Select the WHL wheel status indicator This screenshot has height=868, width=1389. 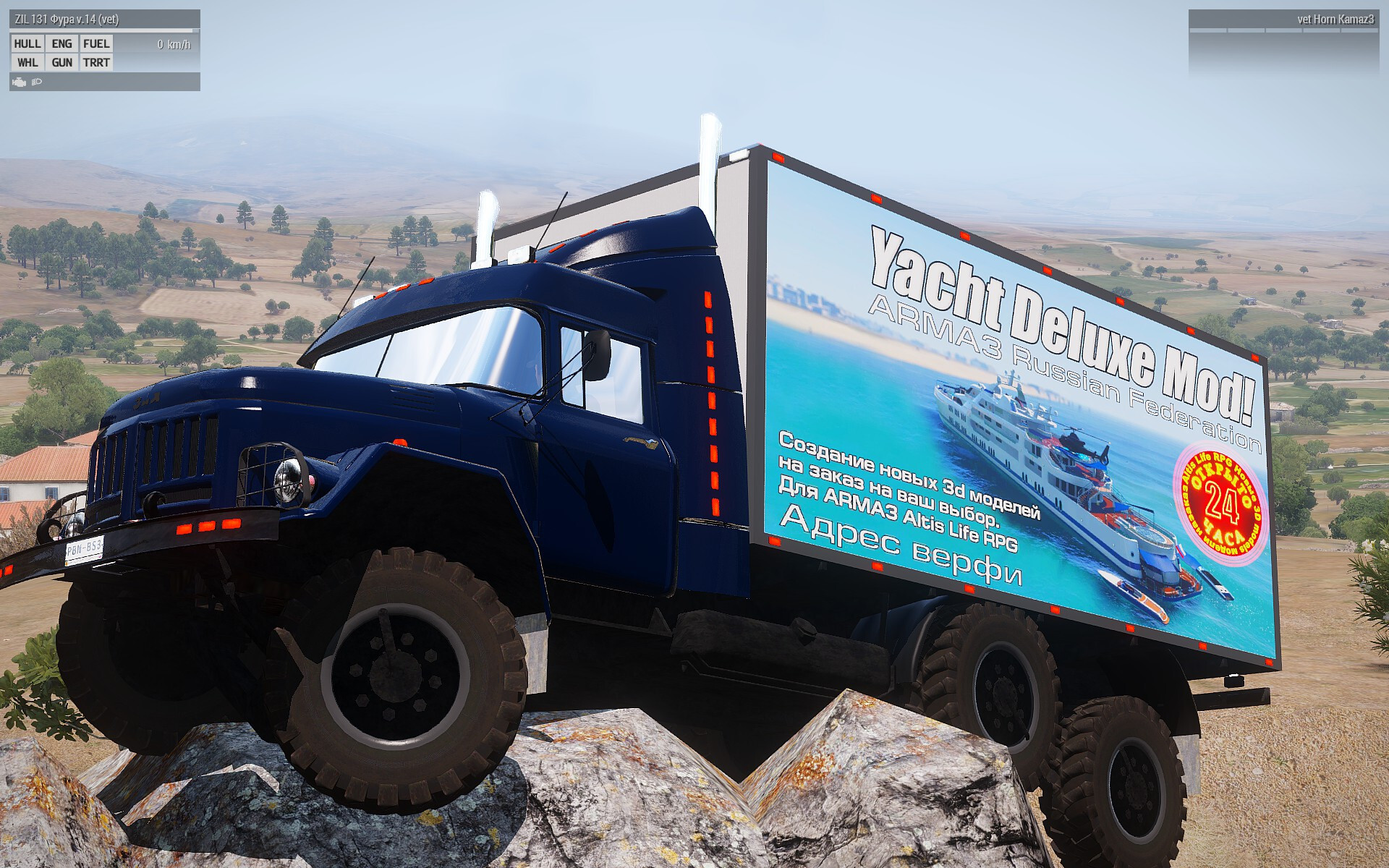pyautogui.click(x=27, y=63)
